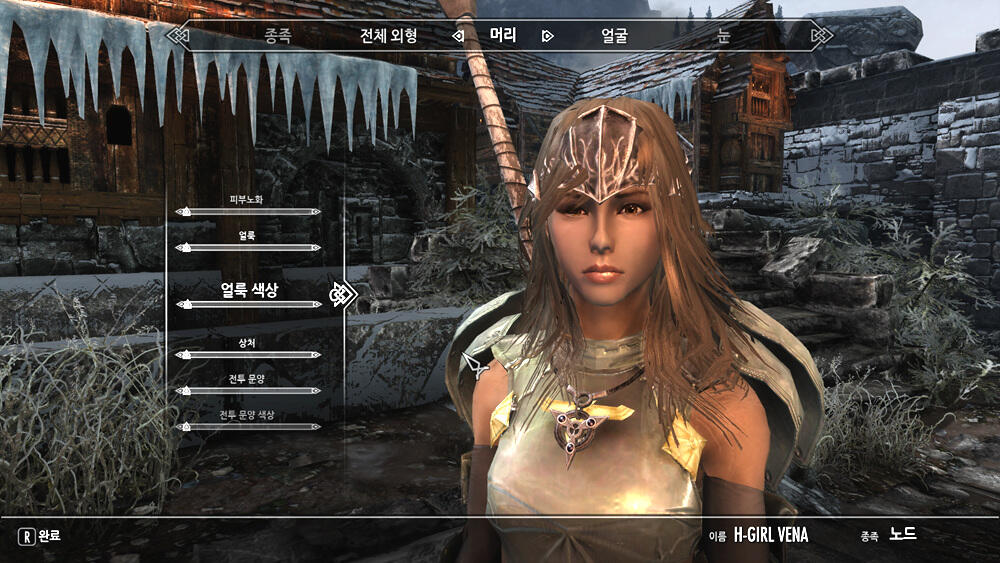Change the 얼룩 색상 slider
The height and width of the screenshot is (563, 1000).
(x=248, y=303)
